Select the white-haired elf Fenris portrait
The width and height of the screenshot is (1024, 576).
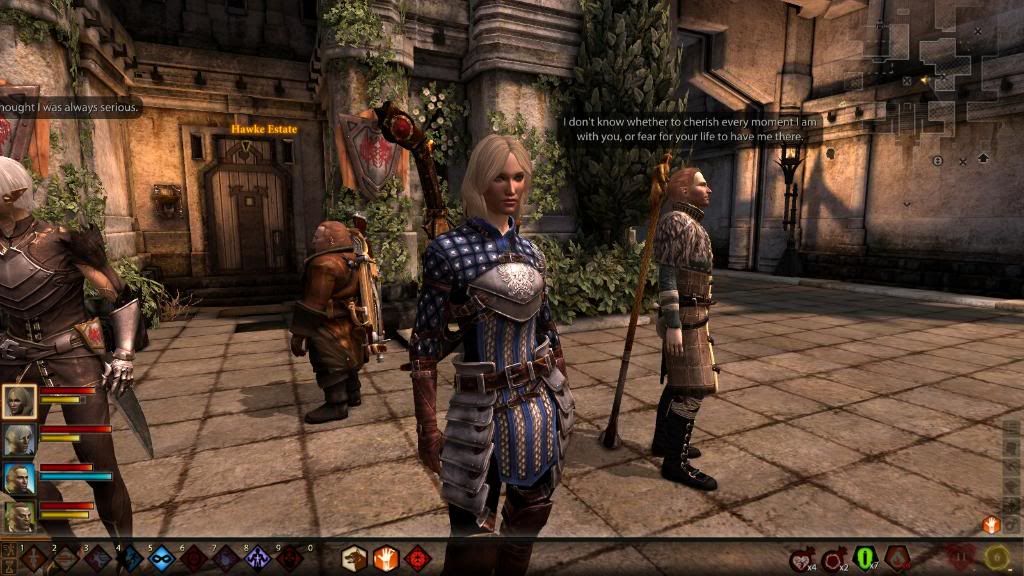click(19, 440)
